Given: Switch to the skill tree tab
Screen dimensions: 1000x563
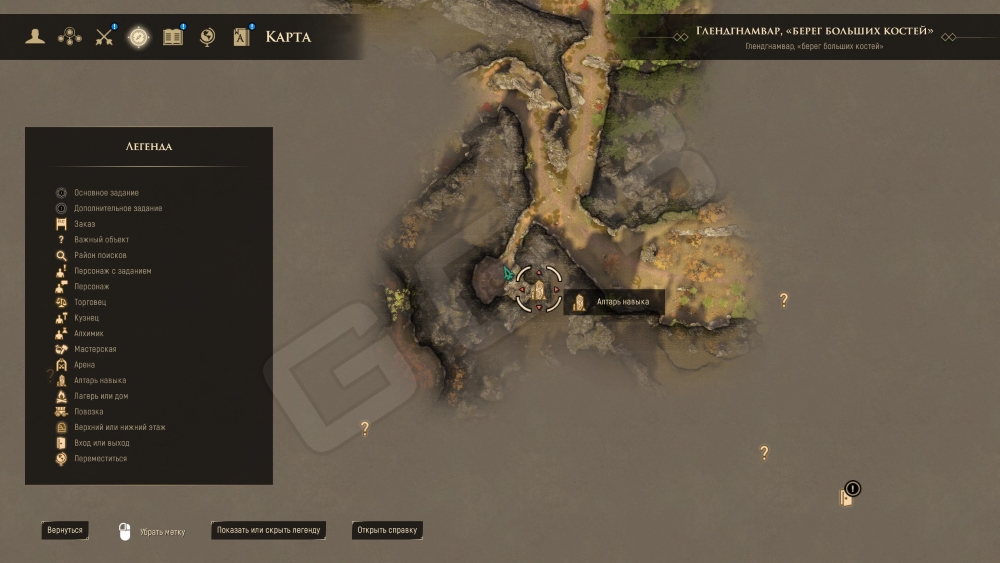Looking at the screenshot, I should (70, 38).
